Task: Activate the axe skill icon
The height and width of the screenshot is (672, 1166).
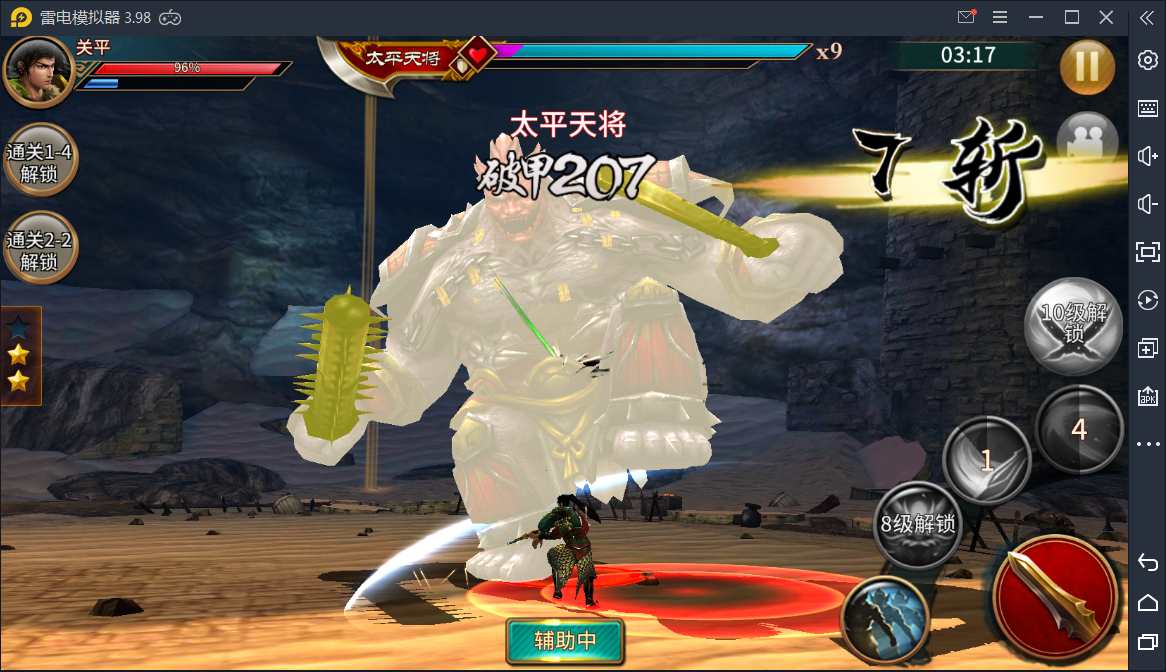Action: [885, 621]
